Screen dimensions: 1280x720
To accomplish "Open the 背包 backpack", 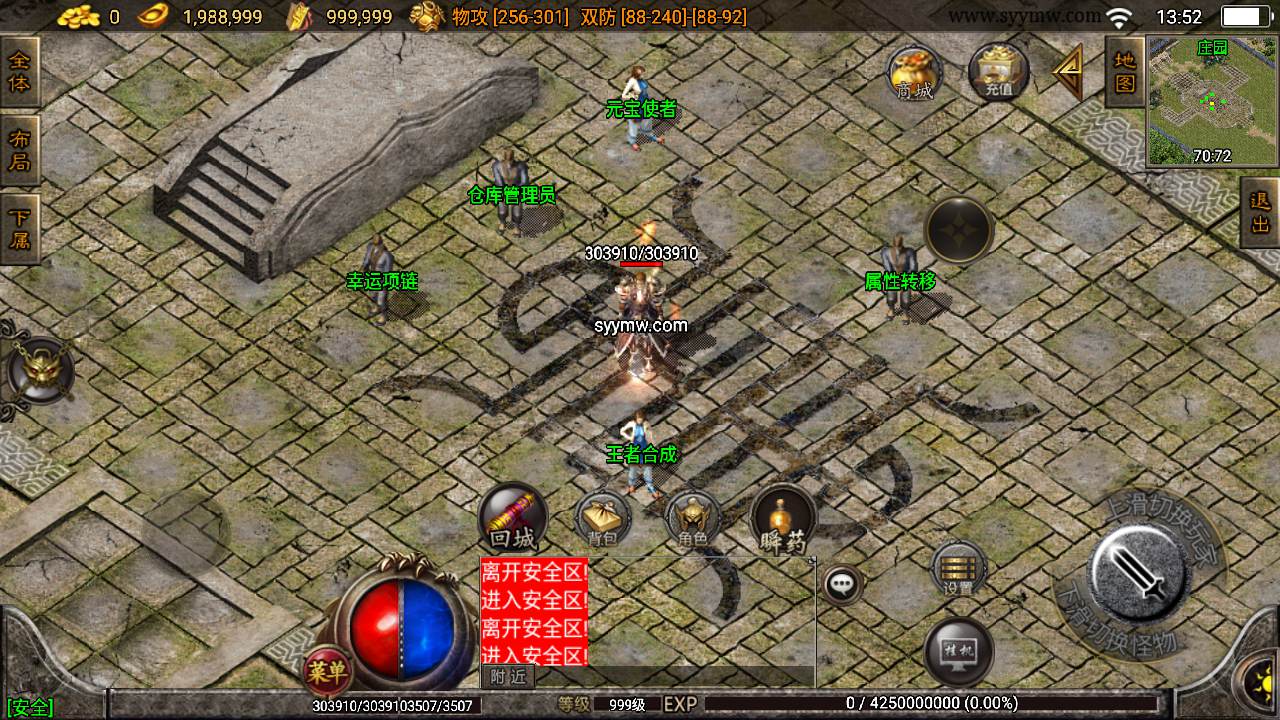I will point(602,520).
